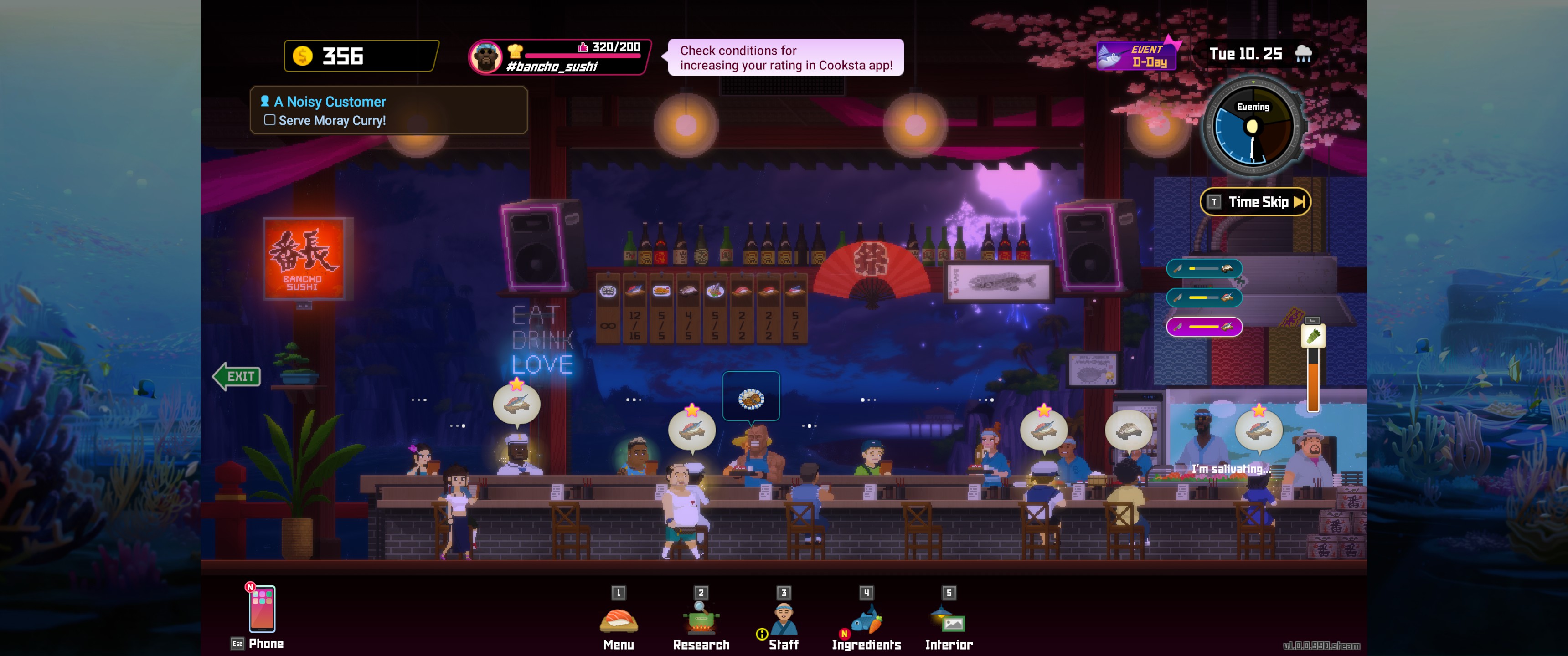This screenshot has height=656, width=1568.
Task: Click the Time Skip button
Action: [1256, 202]
